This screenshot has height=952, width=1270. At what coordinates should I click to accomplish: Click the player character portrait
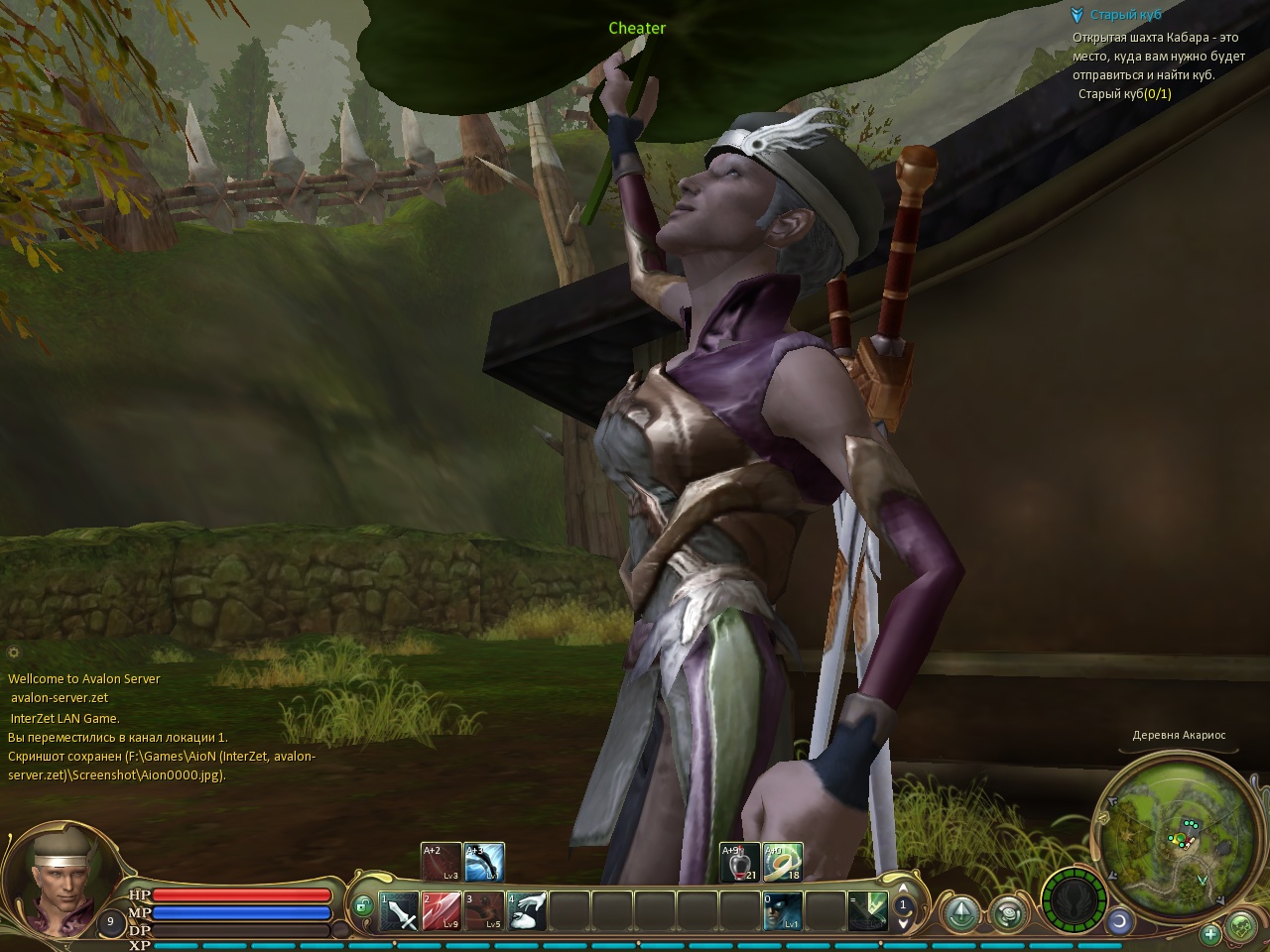click(x=51, y=877)
